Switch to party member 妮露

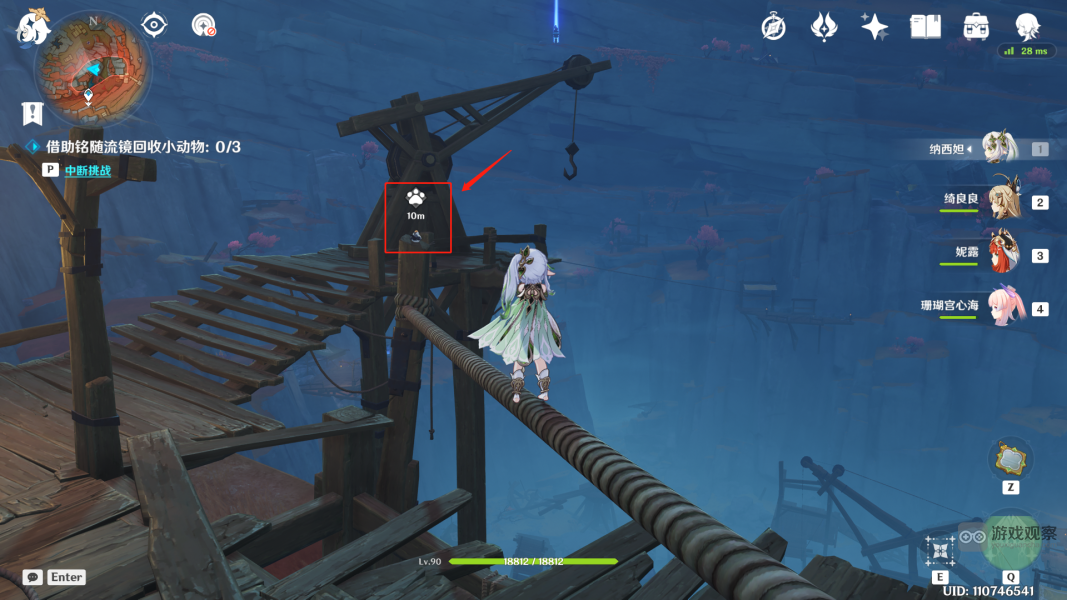(1002, 254)
